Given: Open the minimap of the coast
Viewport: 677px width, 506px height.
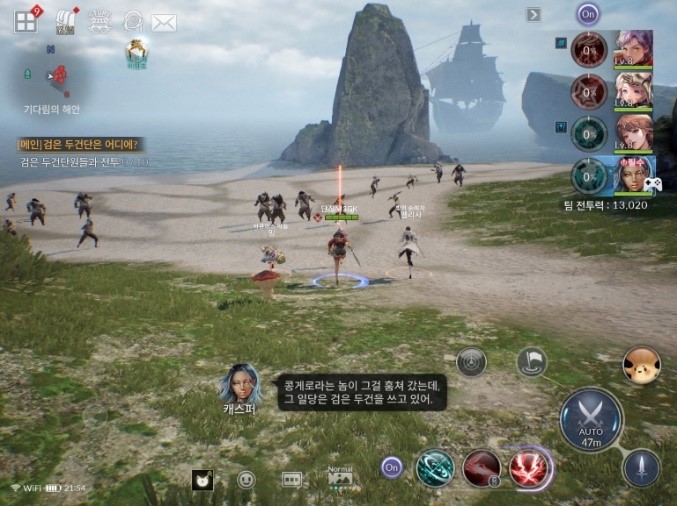Looking at the screenshot, I should pyautogui.click(x=53, y=73).
